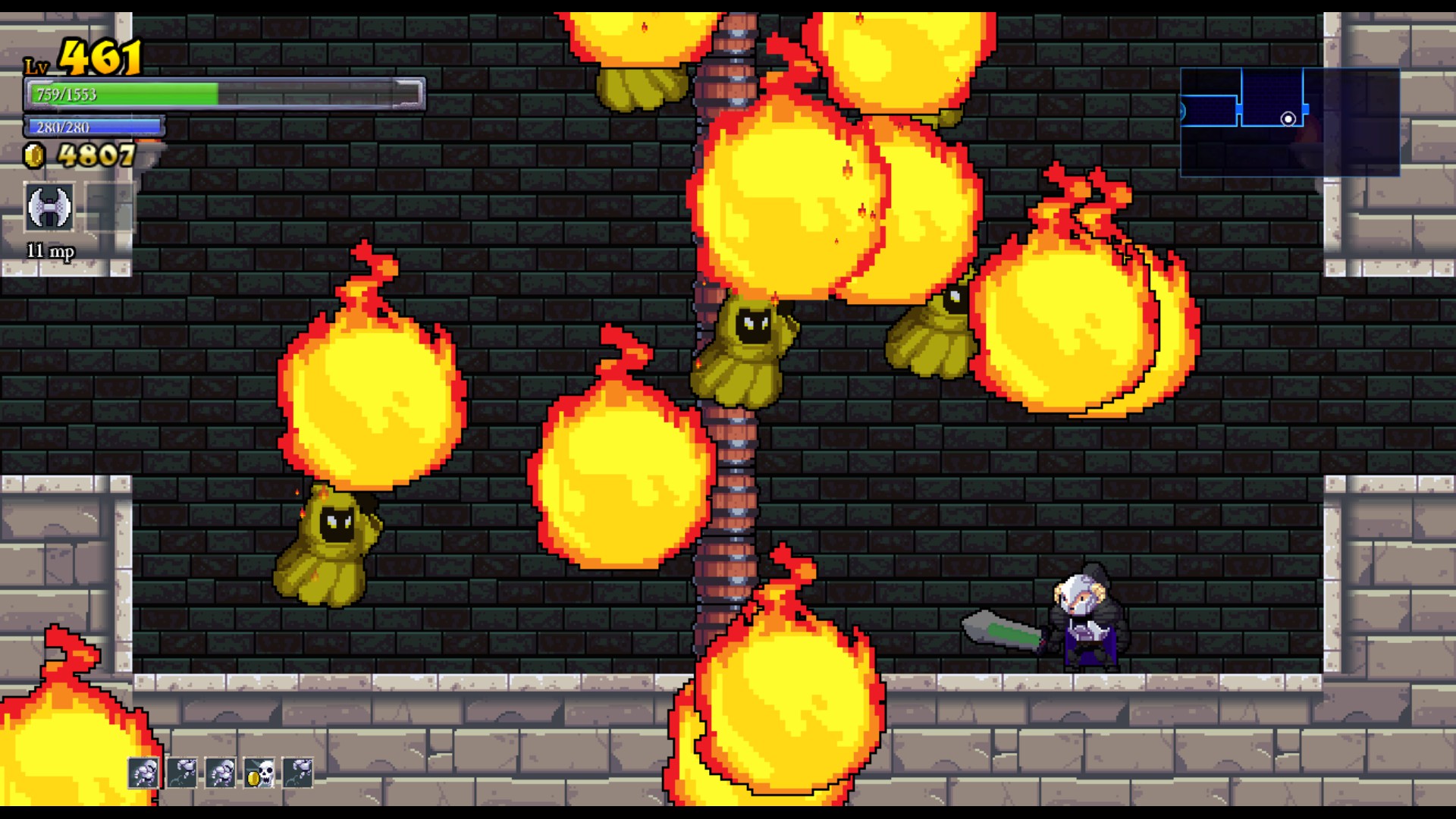1456x819 pixels.
Task: Click the 11 mp spell cost label
Action: click(49, 251)
